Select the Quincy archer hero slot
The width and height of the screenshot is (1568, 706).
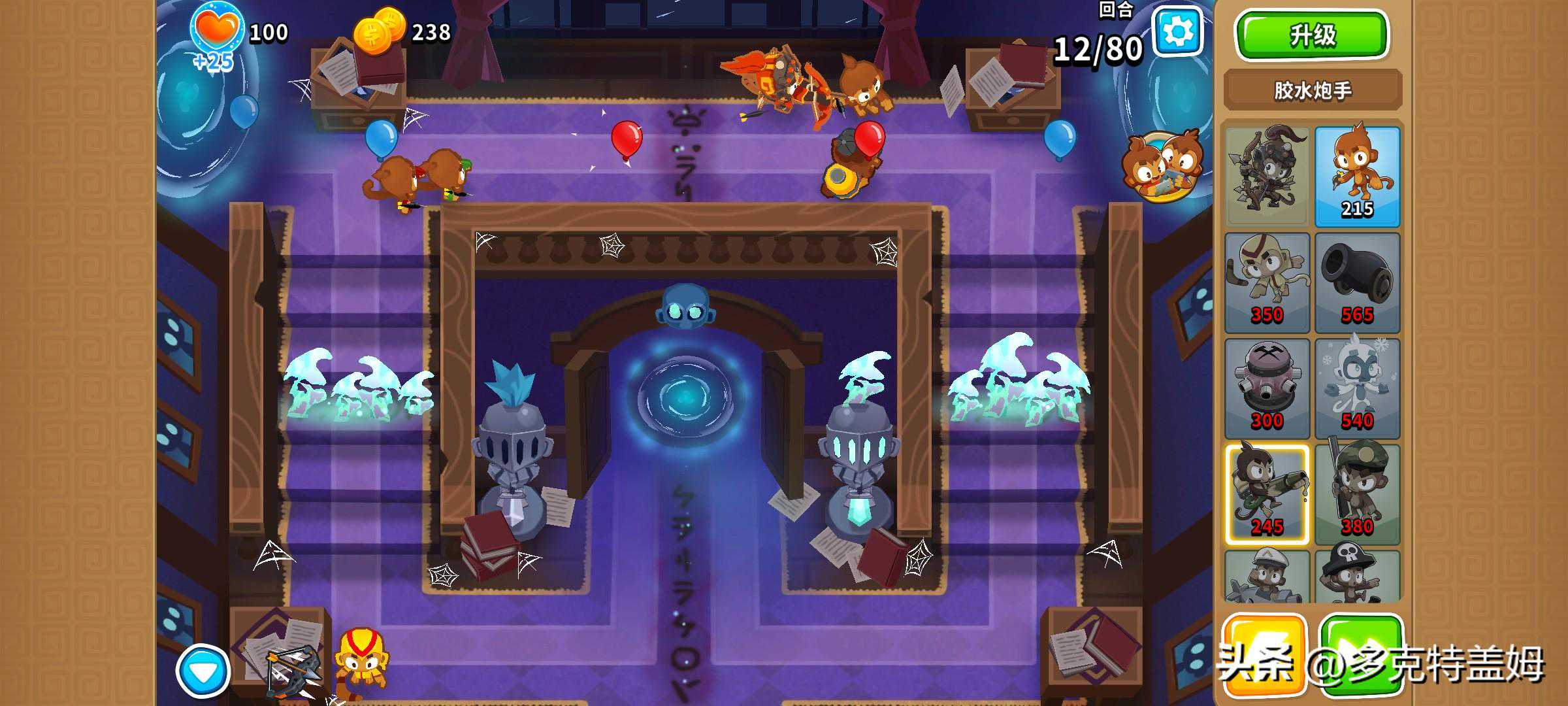1267,176
